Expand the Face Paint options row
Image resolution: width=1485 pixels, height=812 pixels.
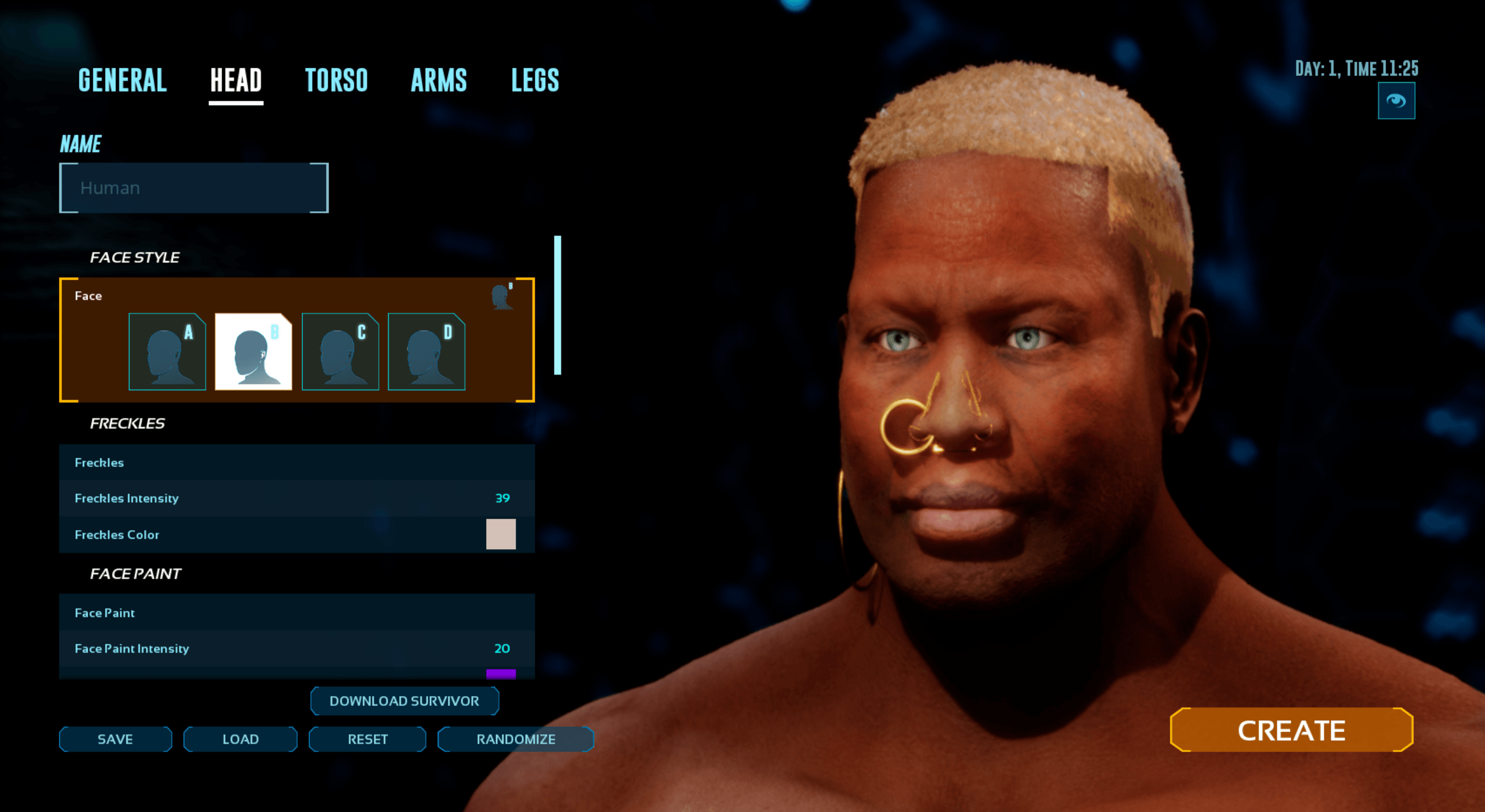(x=296, y=612)
